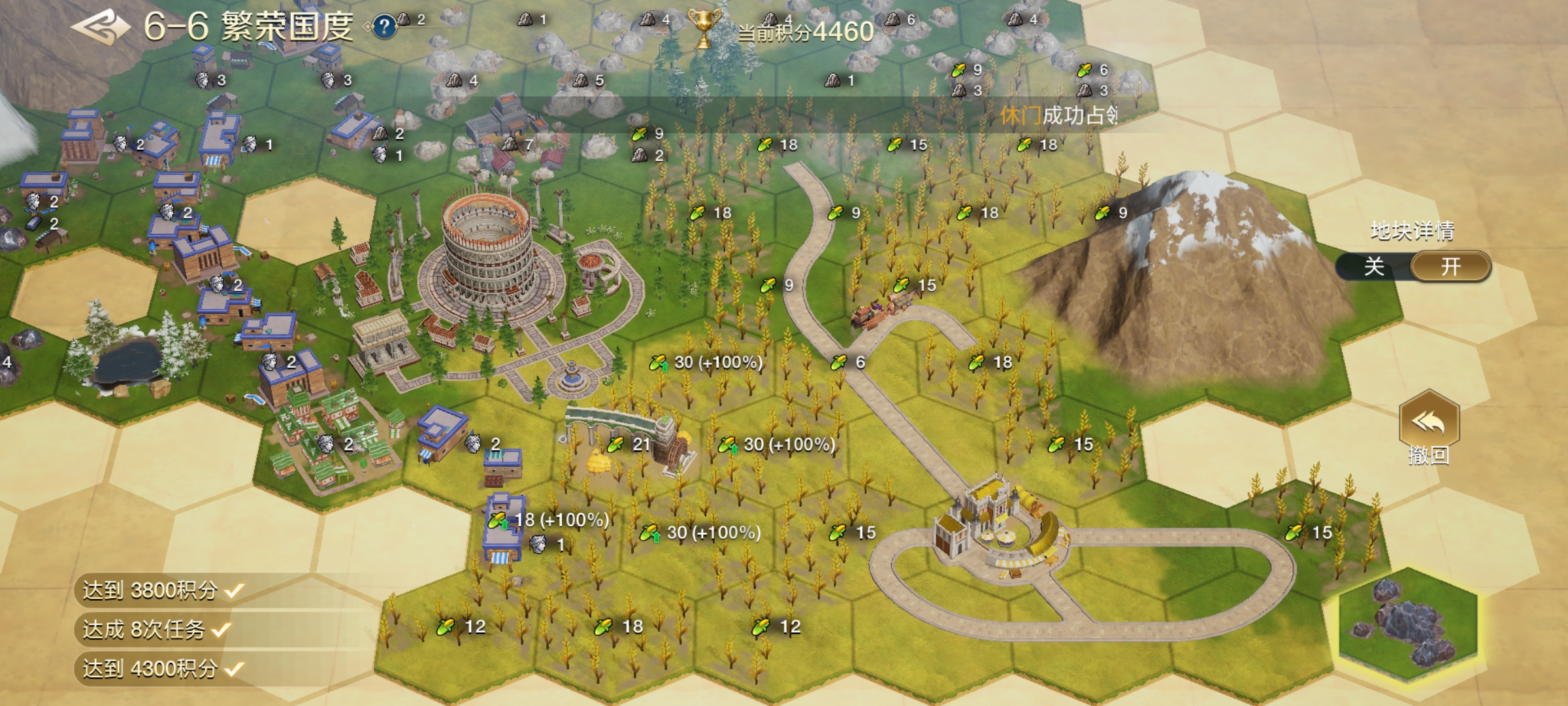The width and height of the screenshot is (1568, 706).
Task: Go back using the top-left arrow
Action: pos(100,27)
